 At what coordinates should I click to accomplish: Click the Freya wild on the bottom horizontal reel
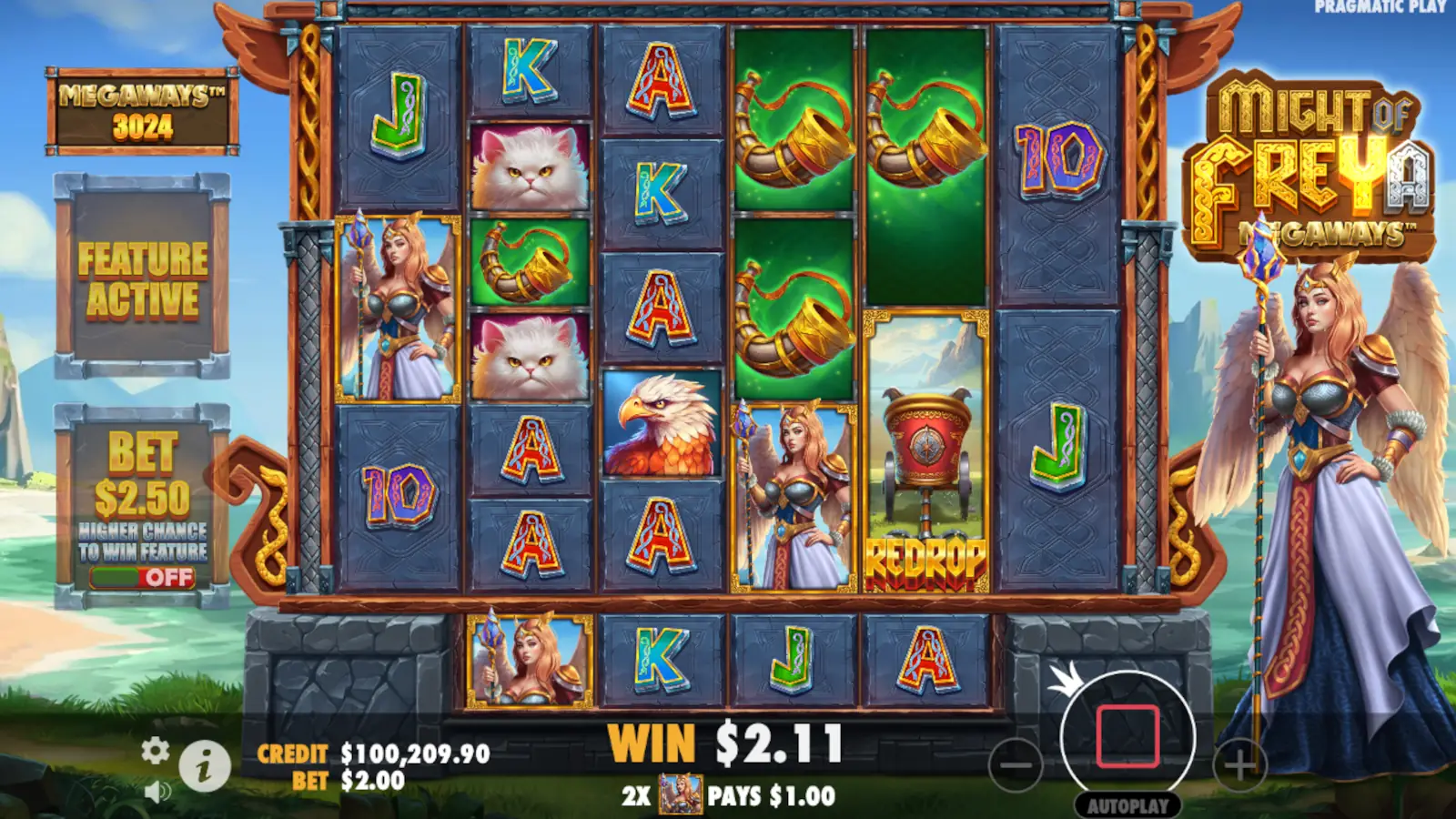528,660
